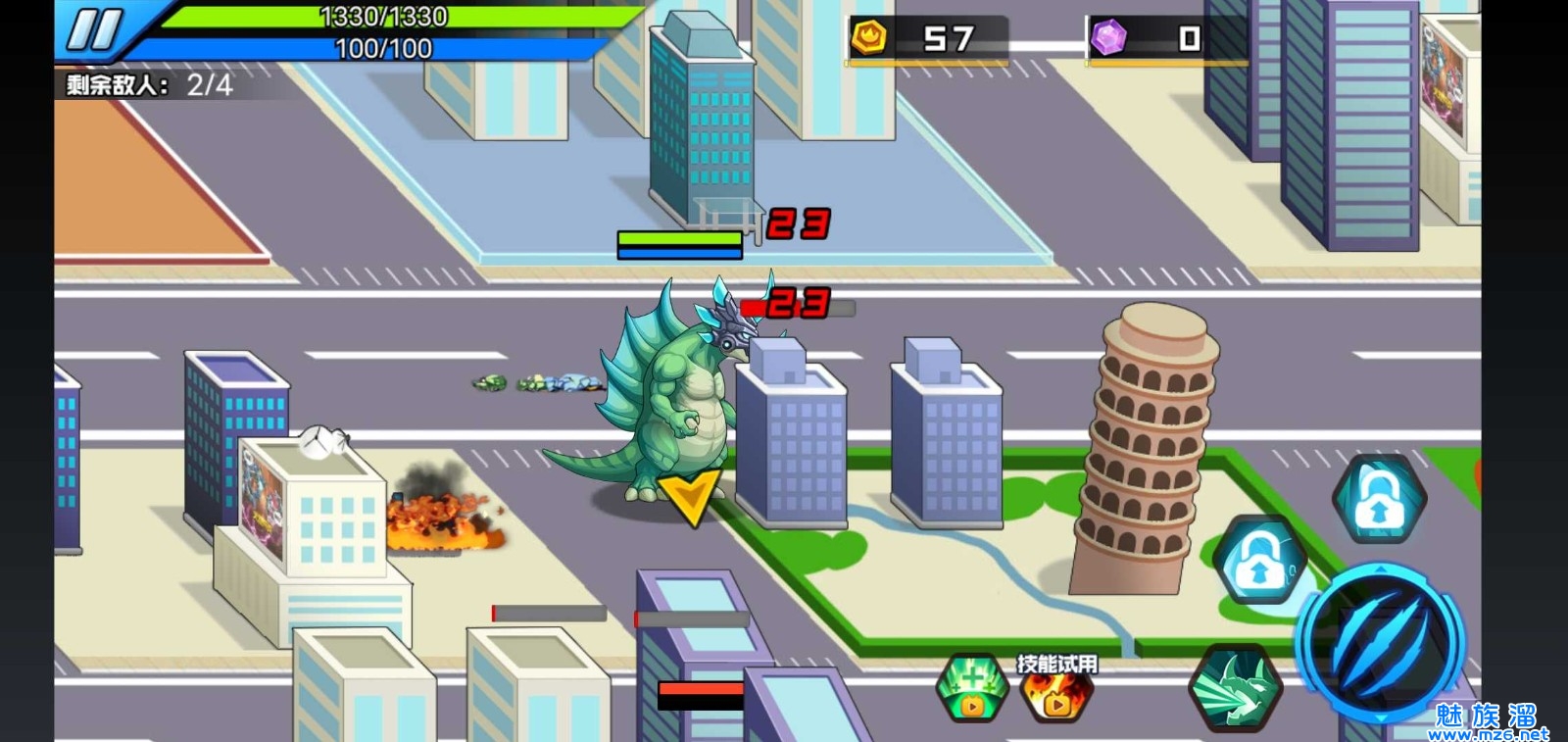Screen dimensions: 1568x742
Task: Activate the green dinosaur breath skill
Action: coord(1235,687)
